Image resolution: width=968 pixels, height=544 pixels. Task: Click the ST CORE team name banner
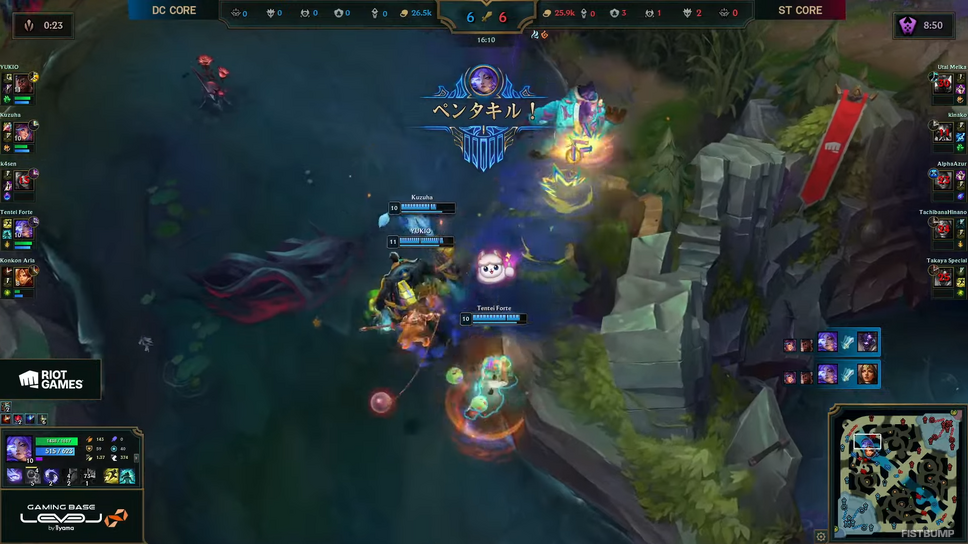[x=800, y=11]
